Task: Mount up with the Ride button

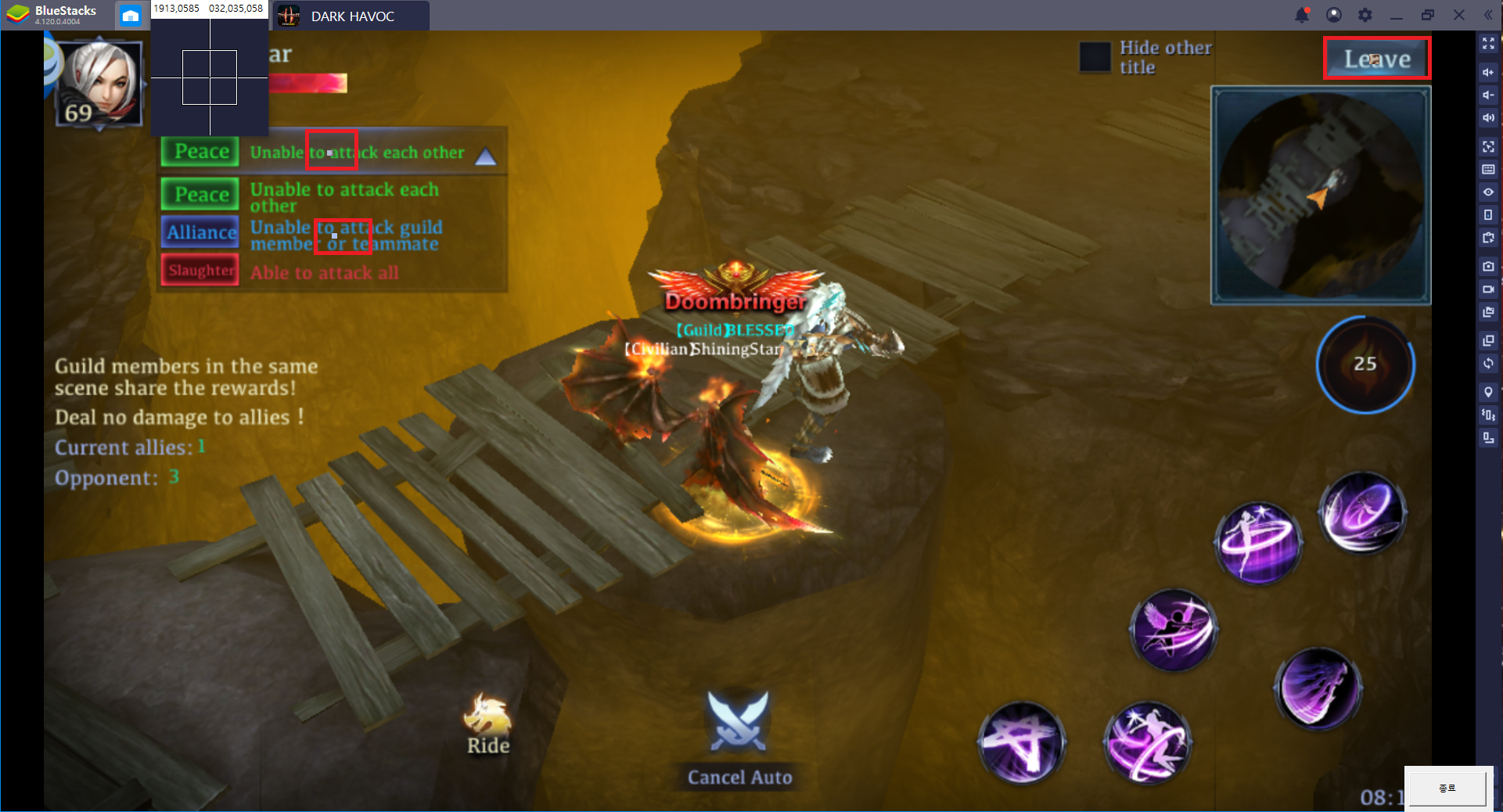Action: [x=487, y=724]
